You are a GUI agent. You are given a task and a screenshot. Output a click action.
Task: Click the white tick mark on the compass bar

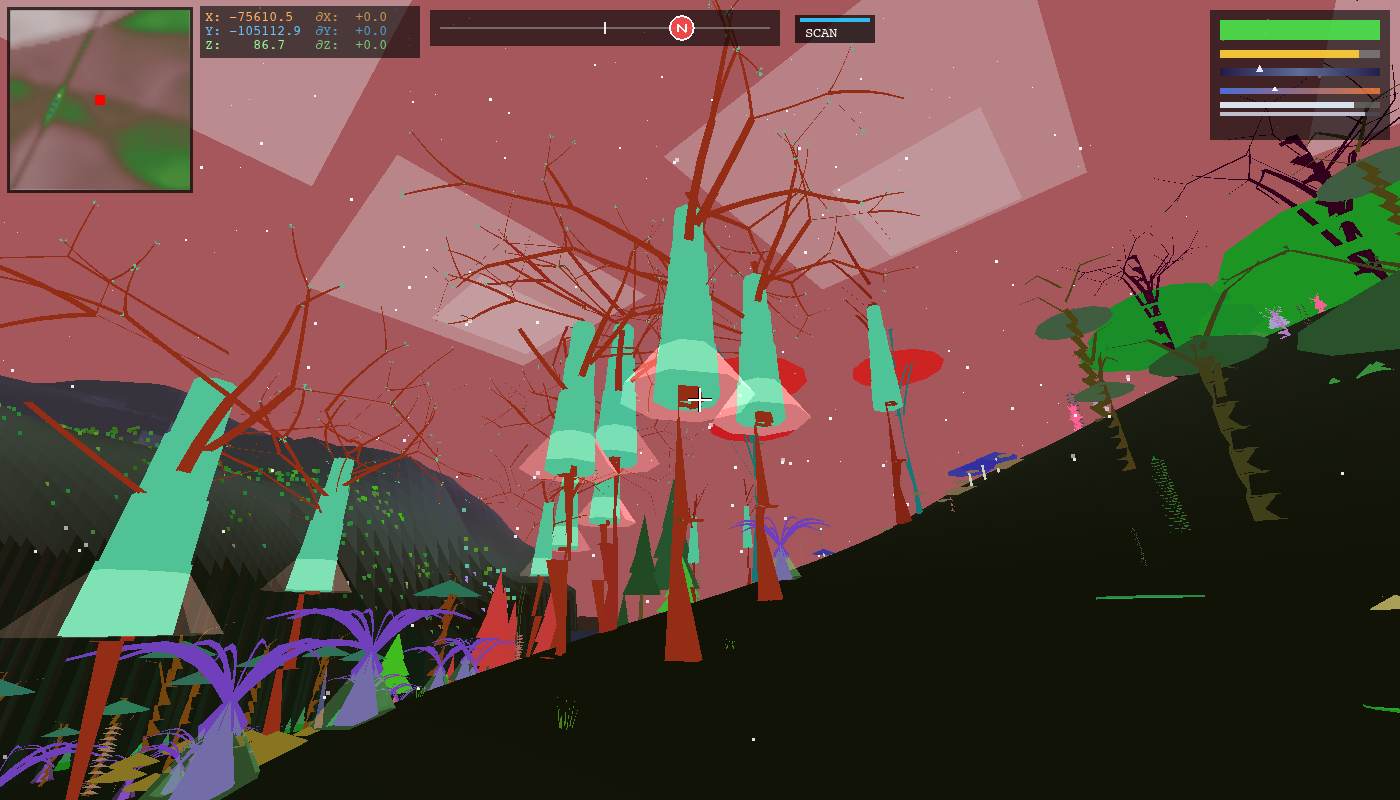[x=604, y=28]
